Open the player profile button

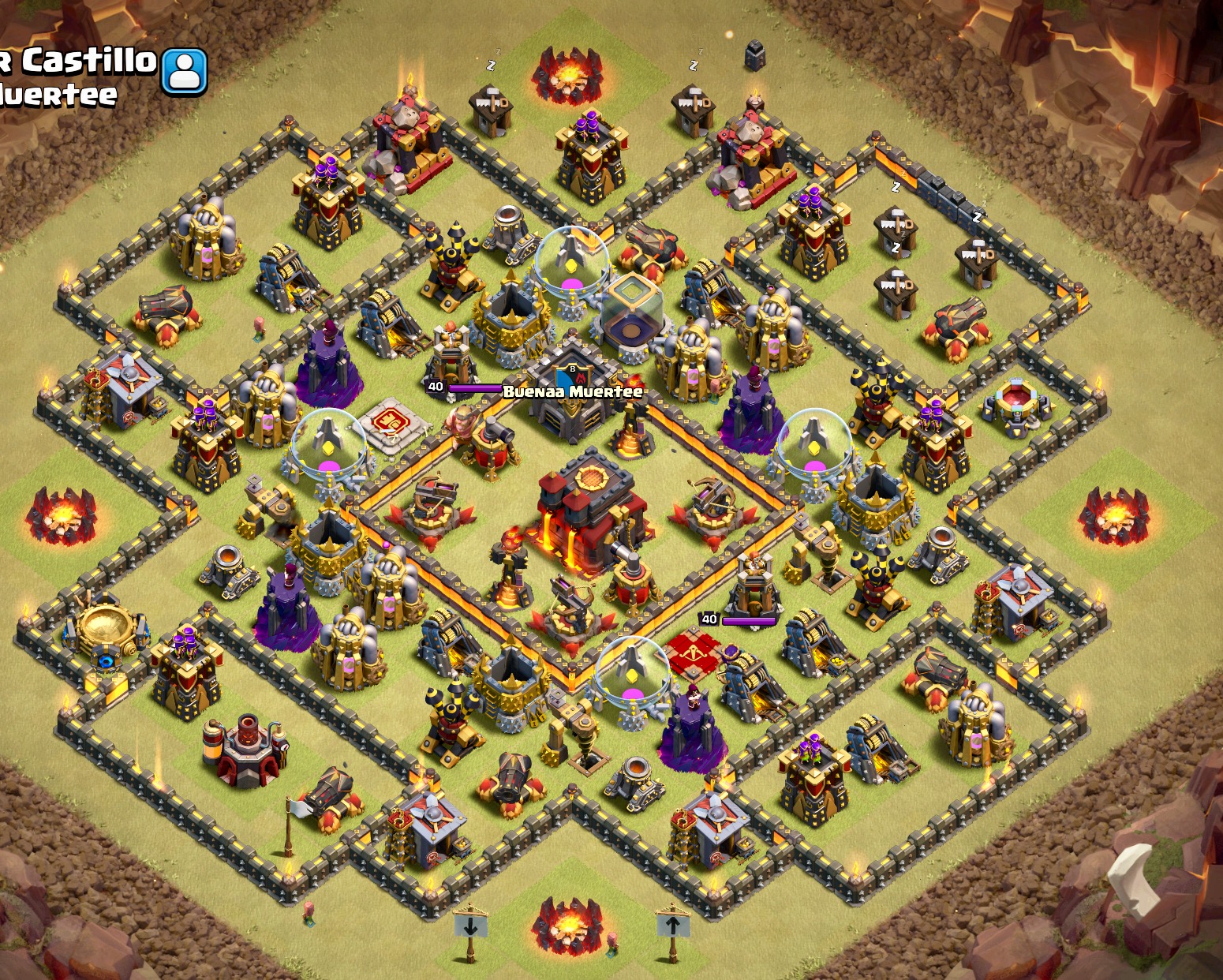185,71
